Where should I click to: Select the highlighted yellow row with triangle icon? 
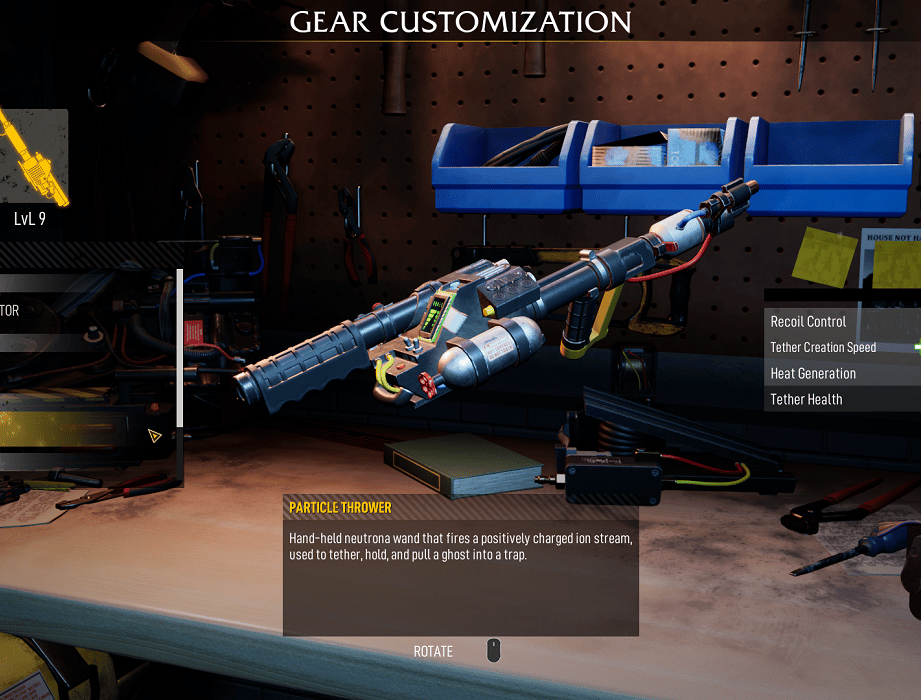coord(85,435)
